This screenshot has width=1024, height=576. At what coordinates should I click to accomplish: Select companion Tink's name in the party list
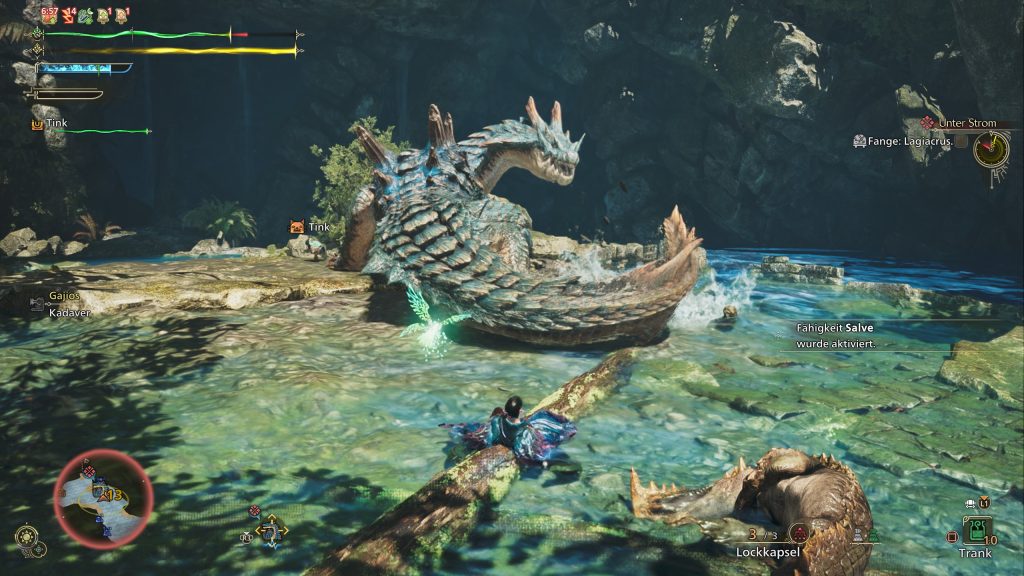coord(56,123)
